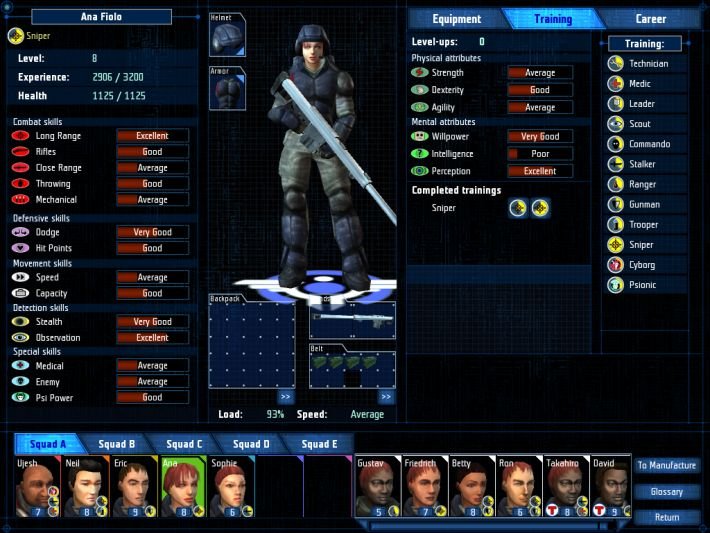
Task: Pick the Commando training
Action: click(649, 144)
